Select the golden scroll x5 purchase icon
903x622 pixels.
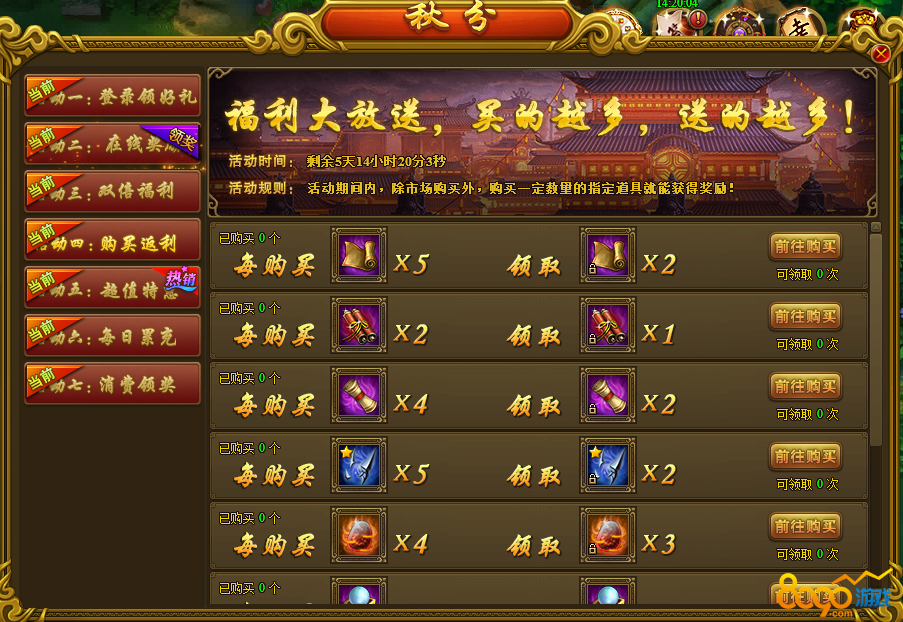pyautogui.click(x=358, y=256)
